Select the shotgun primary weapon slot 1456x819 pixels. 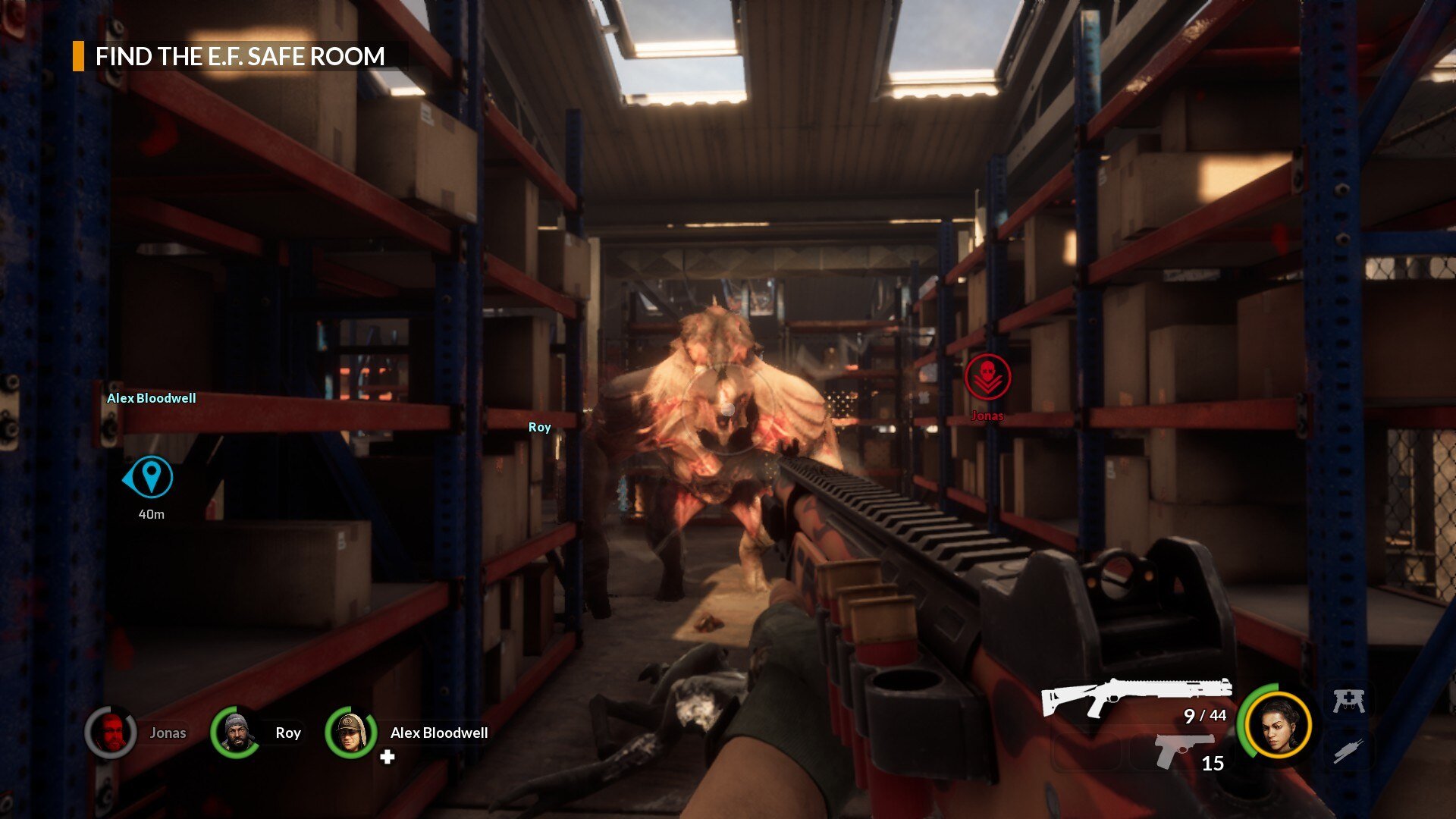(x=1135, y=697)
